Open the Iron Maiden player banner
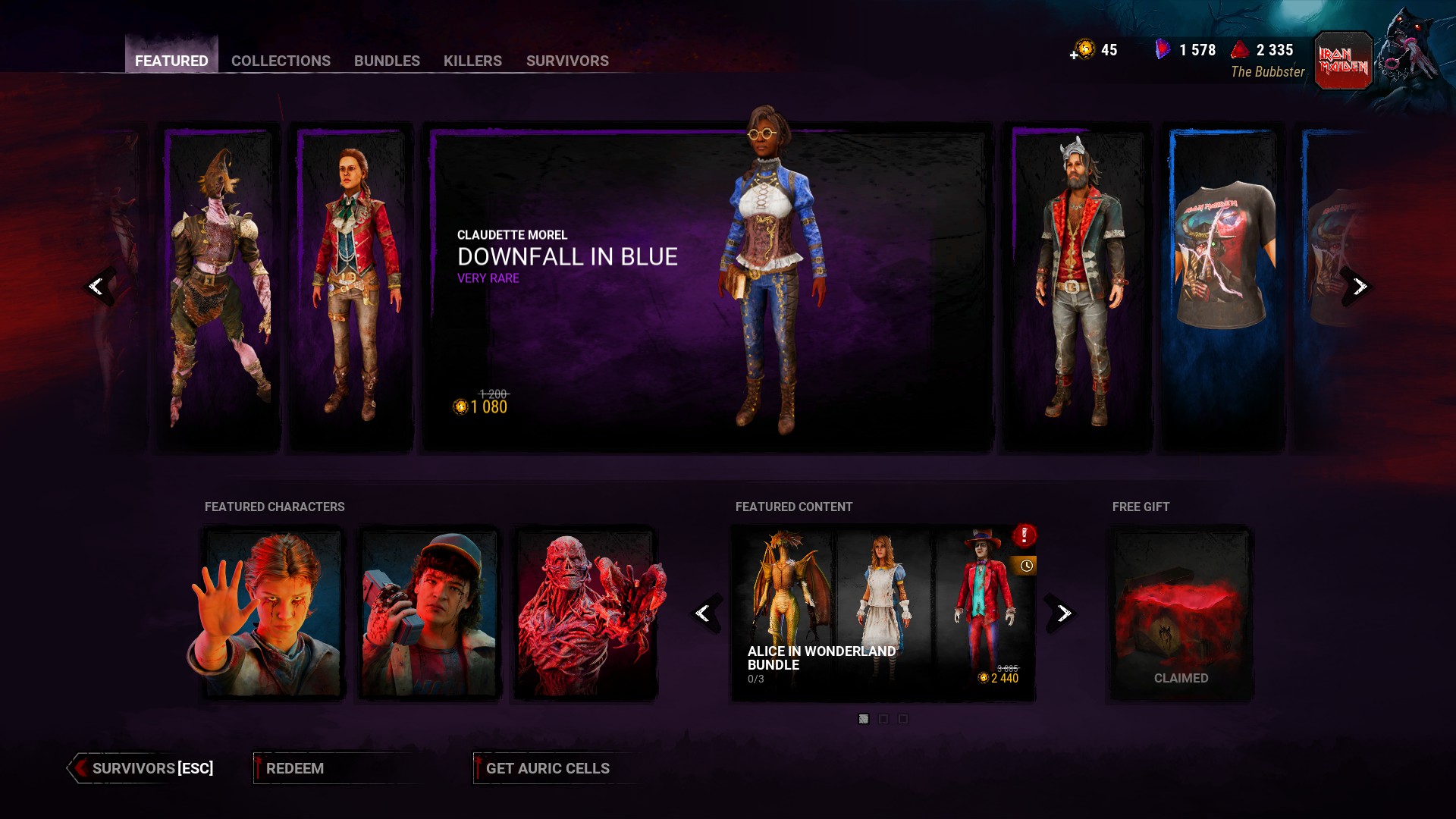The height and width of the screenshot is (819, 1456). (1343, 61)
